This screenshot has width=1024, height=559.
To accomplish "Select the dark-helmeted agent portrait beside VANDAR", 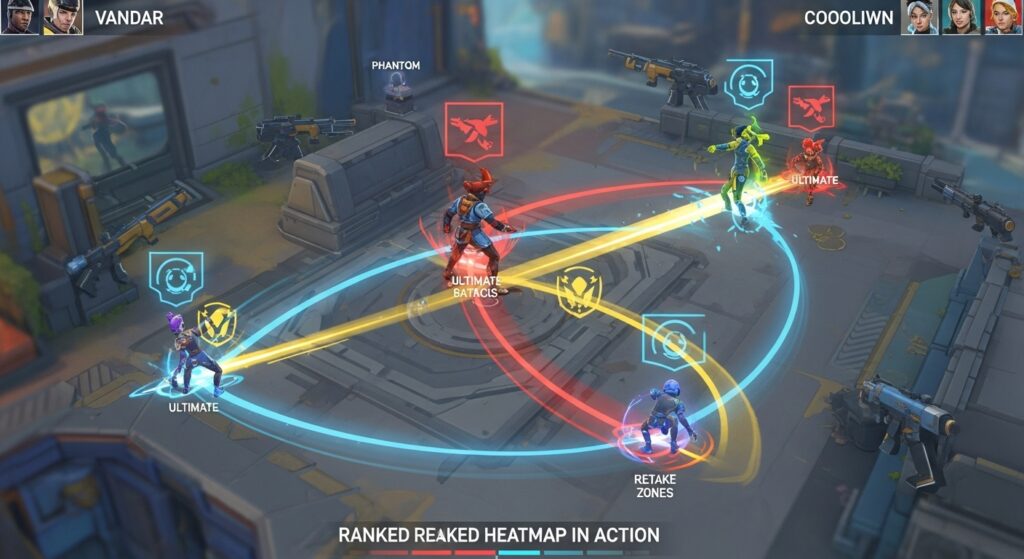I will click(20, 17).
